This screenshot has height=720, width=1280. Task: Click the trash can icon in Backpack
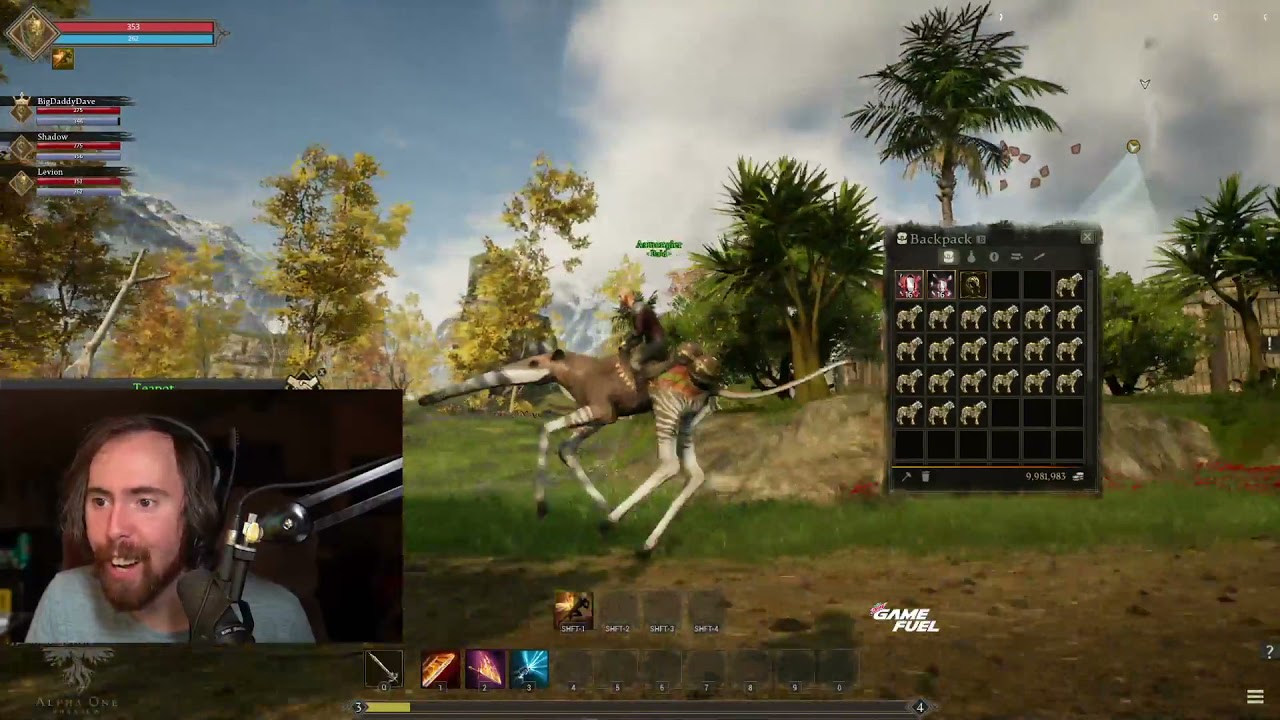(925, 477)
